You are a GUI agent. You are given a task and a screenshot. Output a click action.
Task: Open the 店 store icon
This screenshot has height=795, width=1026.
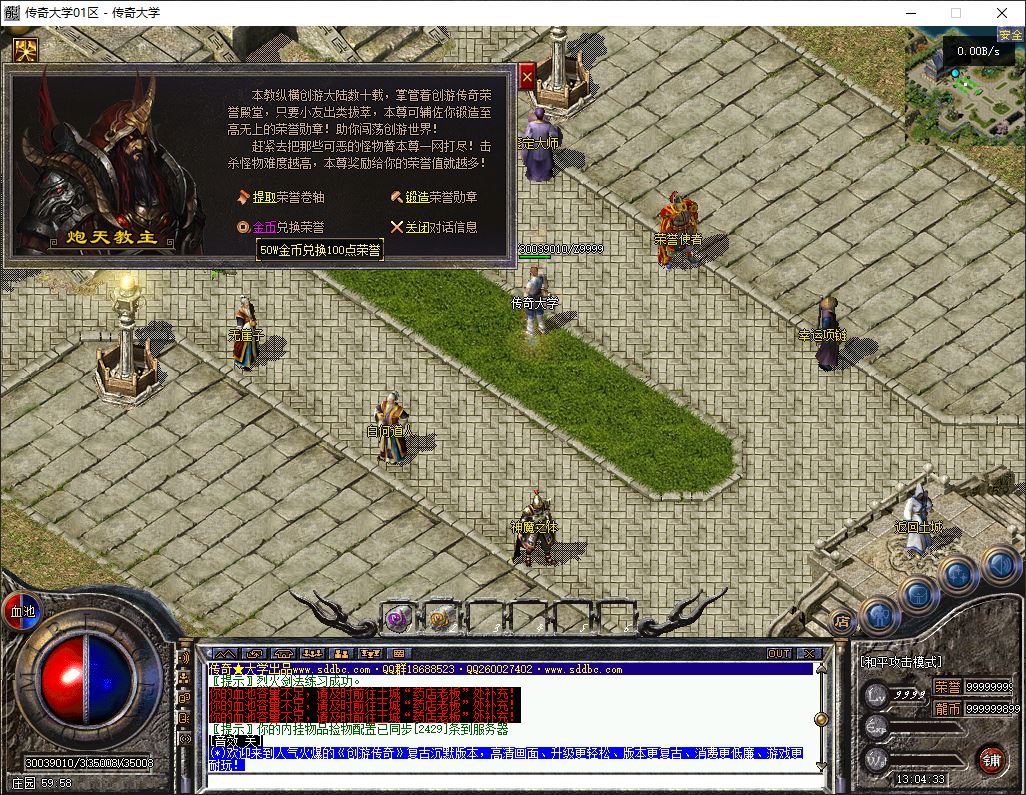pyautogui.click(x=842, y=621)
